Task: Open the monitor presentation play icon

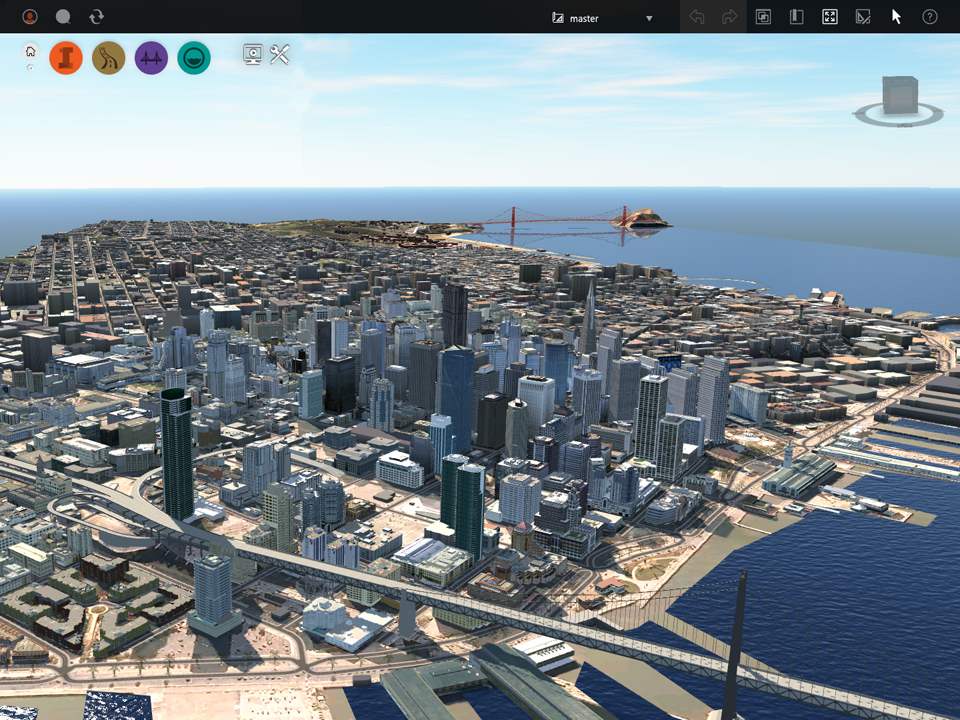Action: [252, 55]
